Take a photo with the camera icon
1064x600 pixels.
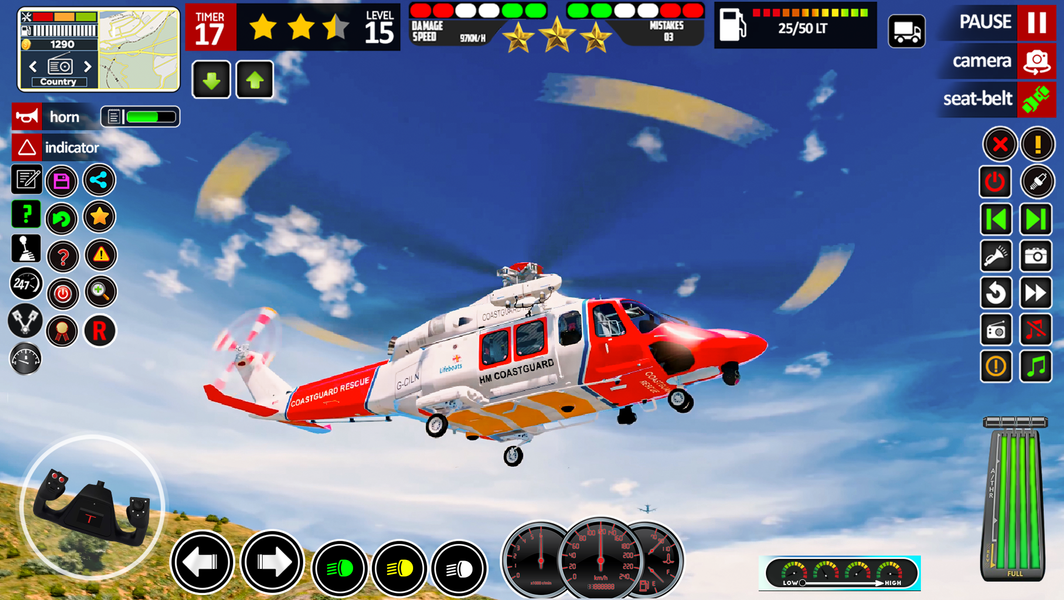1036,256
